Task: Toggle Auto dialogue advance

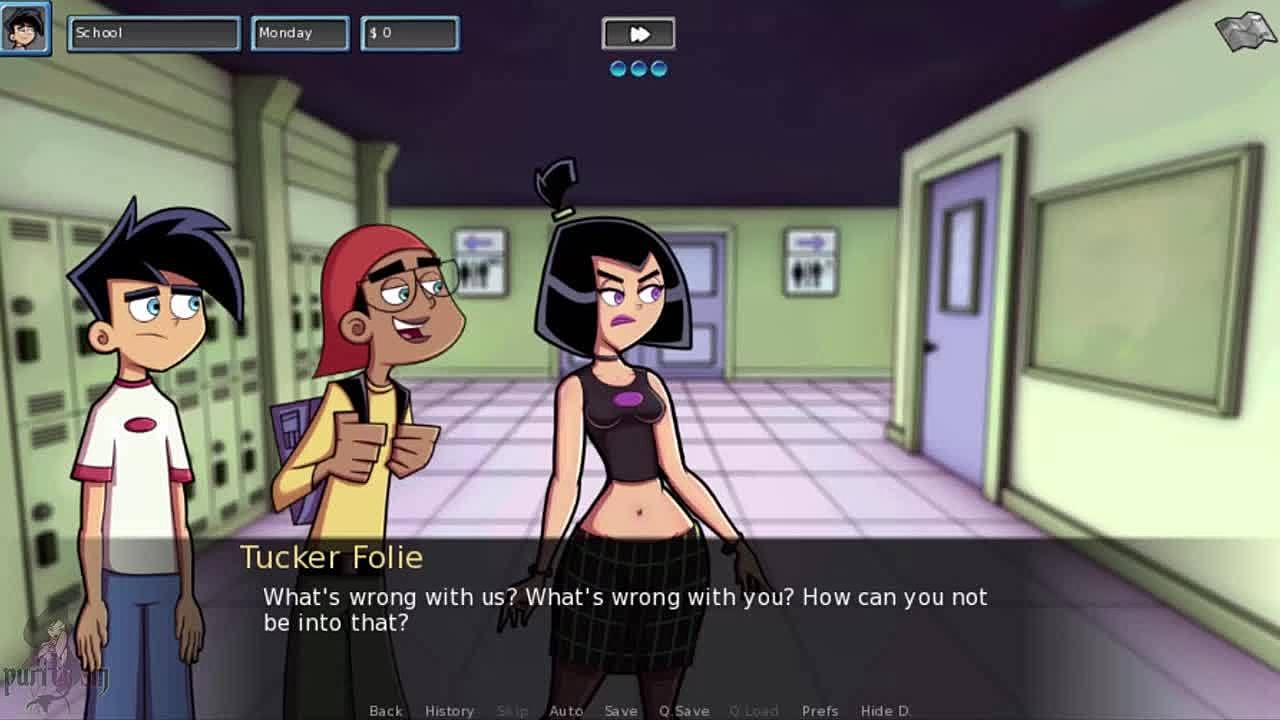Action: click(x=566, y=711)
